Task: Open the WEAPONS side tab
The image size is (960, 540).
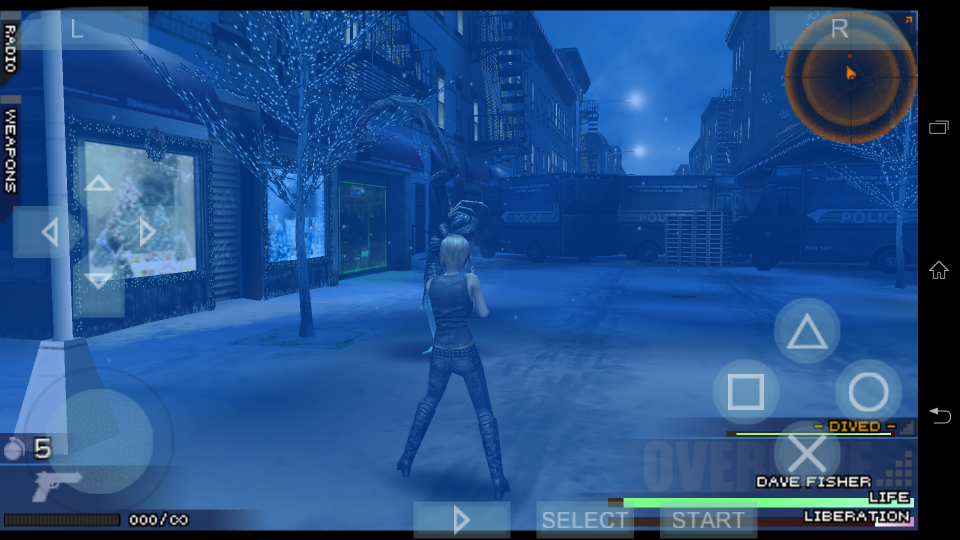Action: pyautogui.click(x=10, y=150)
